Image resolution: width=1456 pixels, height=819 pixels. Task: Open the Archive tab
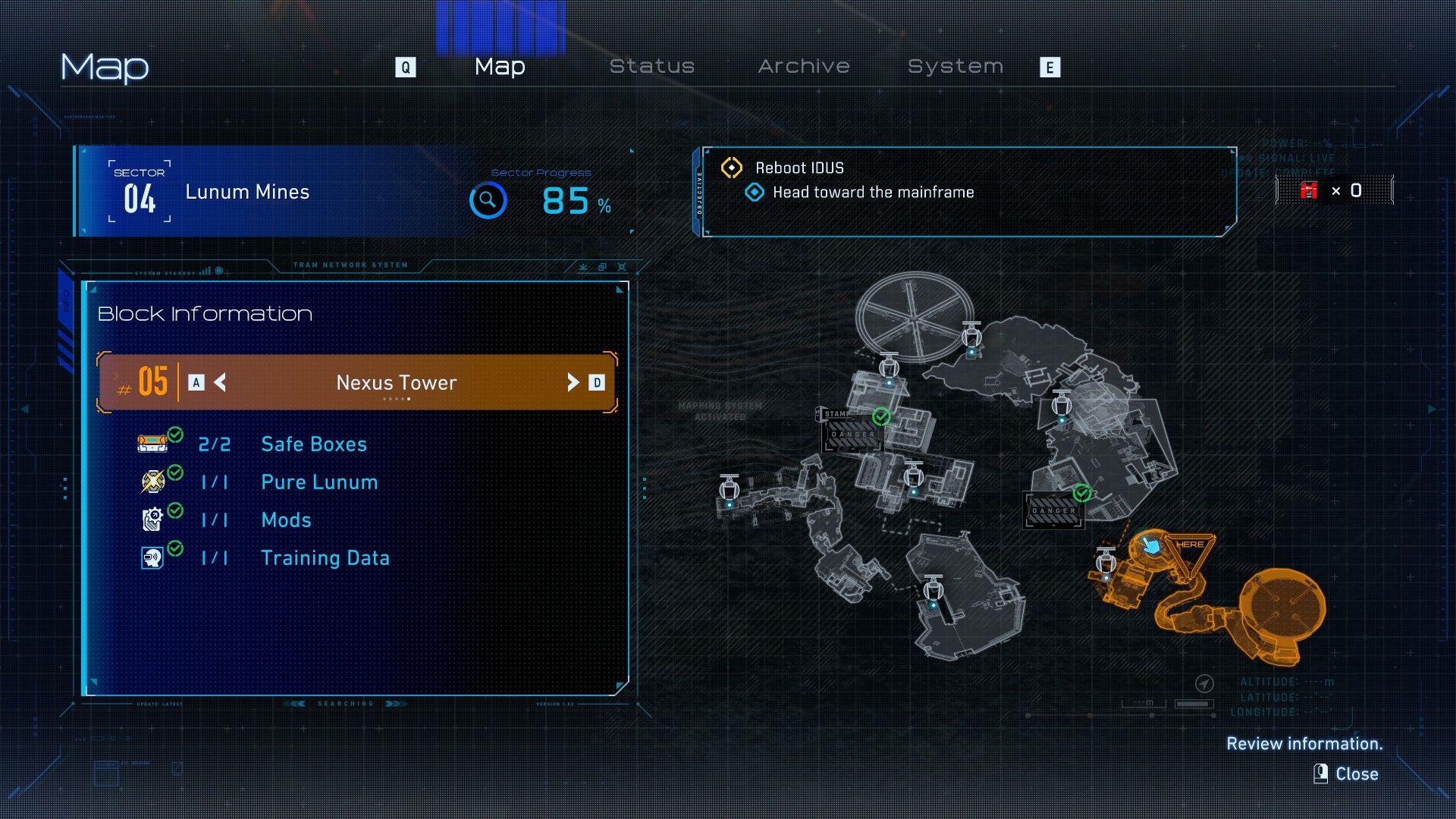(804, 67)
